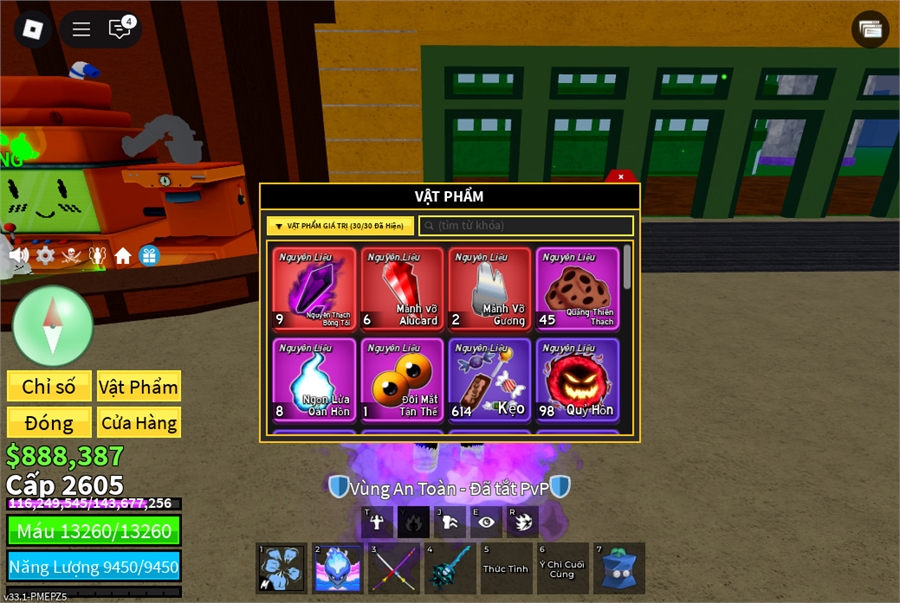The height and width of the screenshot is (603, 900).
Task: Click the inventory keyword search field
Action: point(526,226)
